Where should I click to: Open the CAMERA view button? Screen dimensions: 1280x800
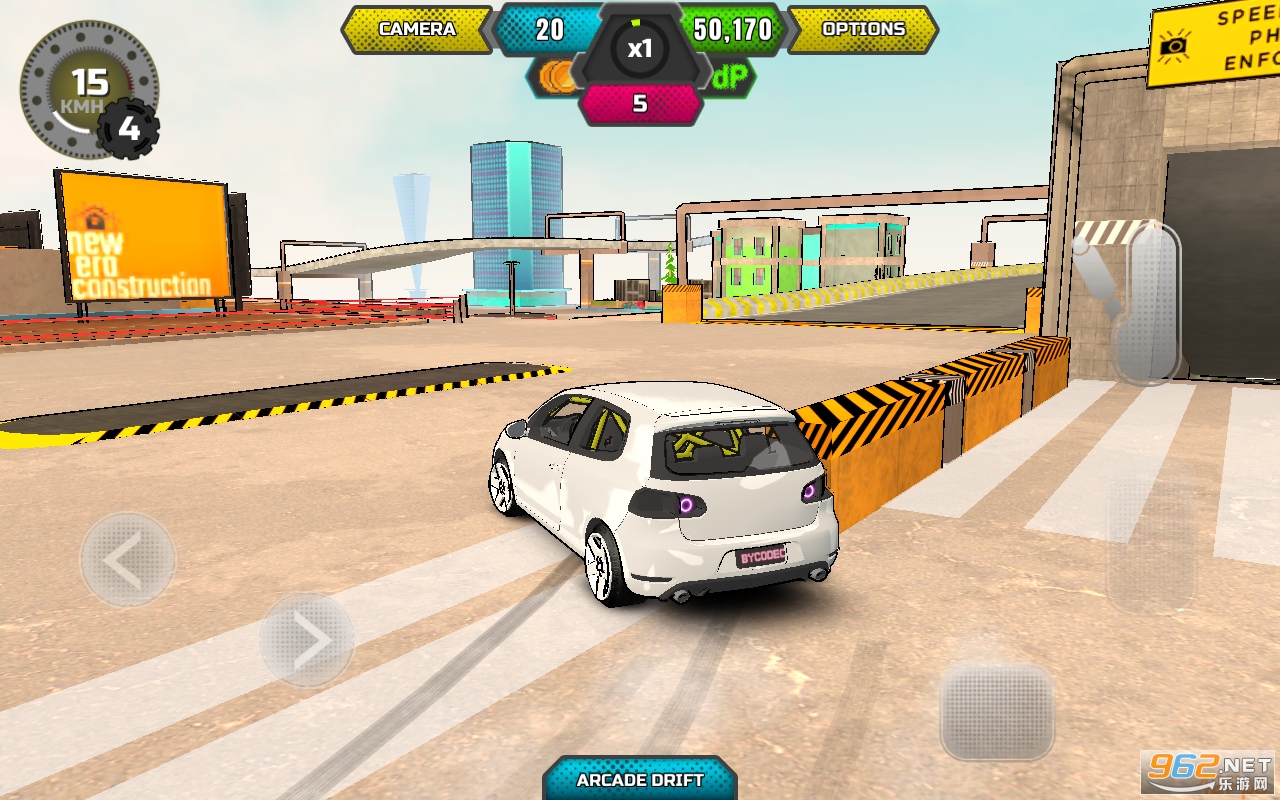pos(417,29)
